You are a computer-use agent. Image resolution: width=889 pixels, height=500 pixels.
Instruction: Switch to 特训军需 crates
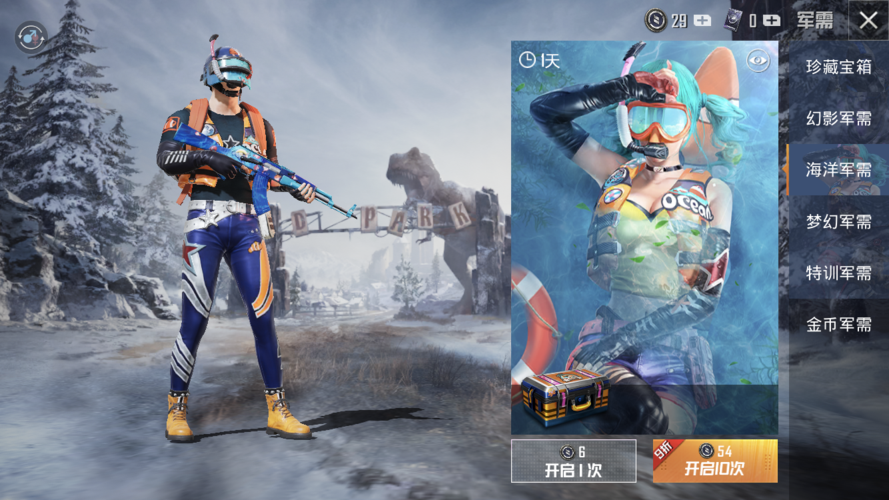pos(838,272)
